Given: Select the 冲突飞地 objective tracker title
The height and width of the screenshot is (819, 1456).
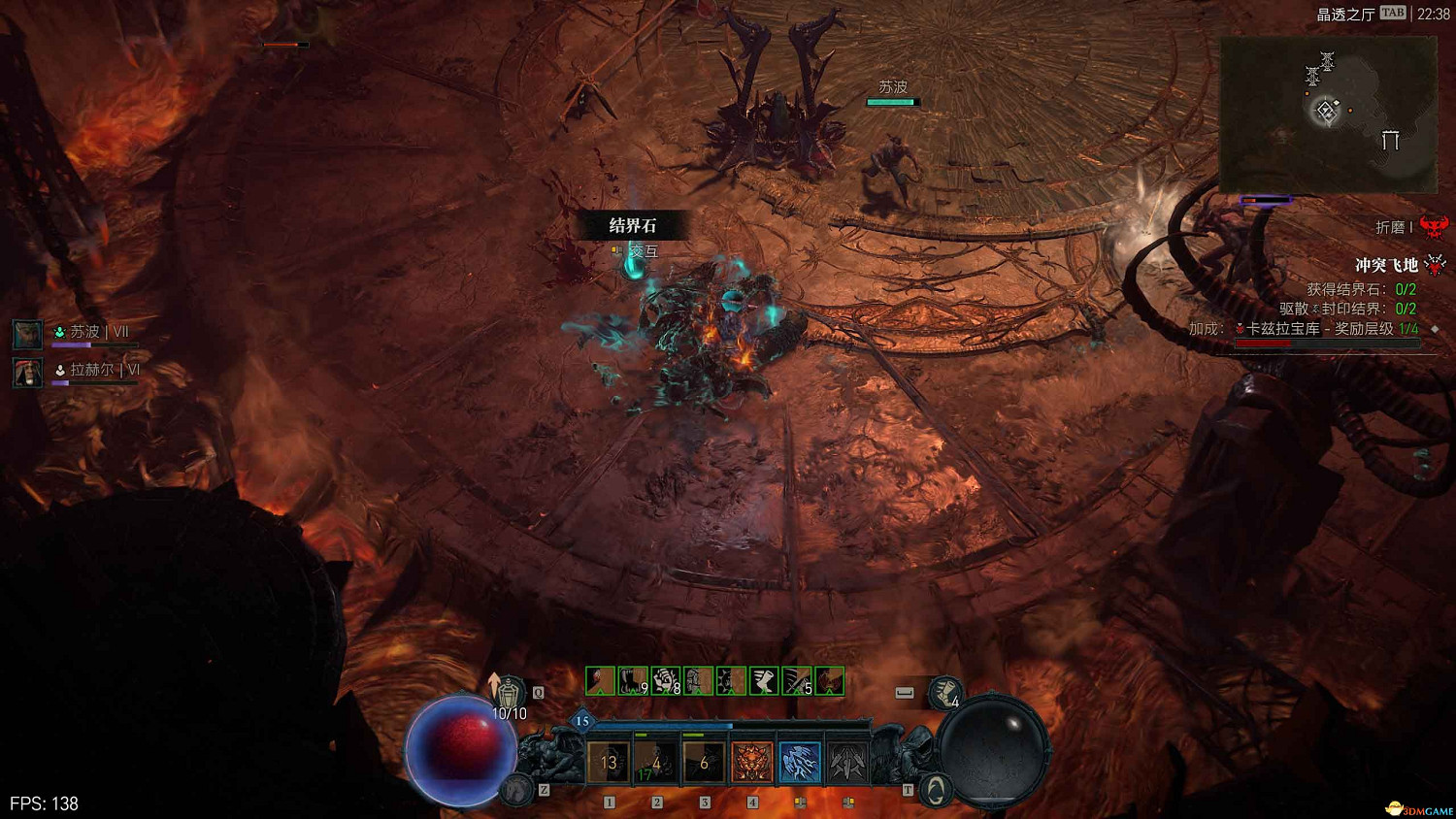Looking at the screenshot, I should click(x=1386, y=265).
